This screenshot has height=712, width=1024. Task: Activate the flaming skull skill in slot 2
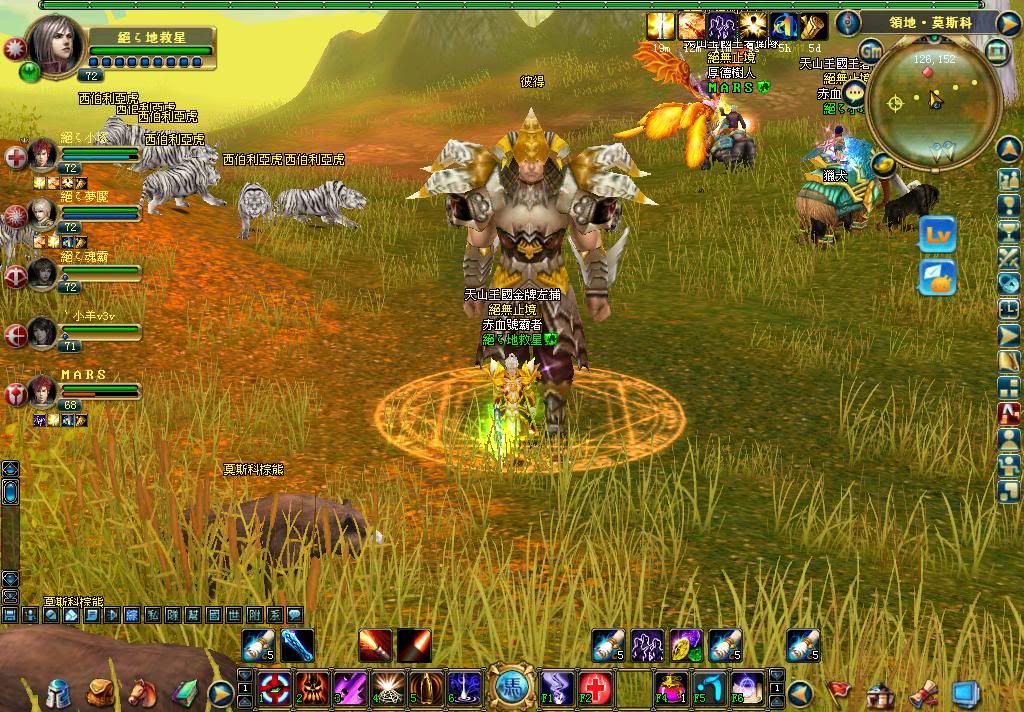pos(311,688)
